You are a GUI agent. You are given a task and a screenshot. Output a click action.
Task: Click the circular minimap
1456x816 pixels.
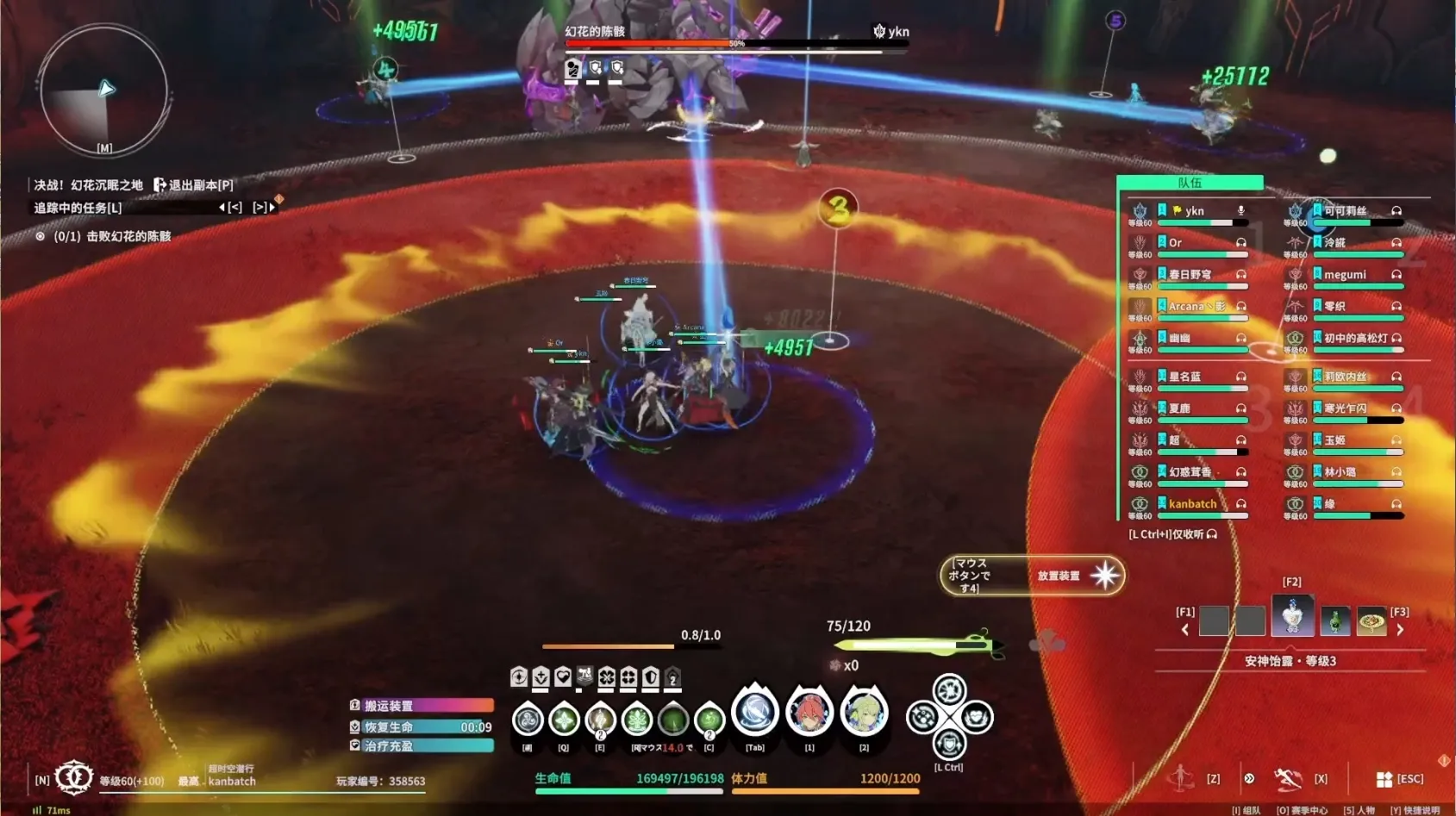coord(103,90)
